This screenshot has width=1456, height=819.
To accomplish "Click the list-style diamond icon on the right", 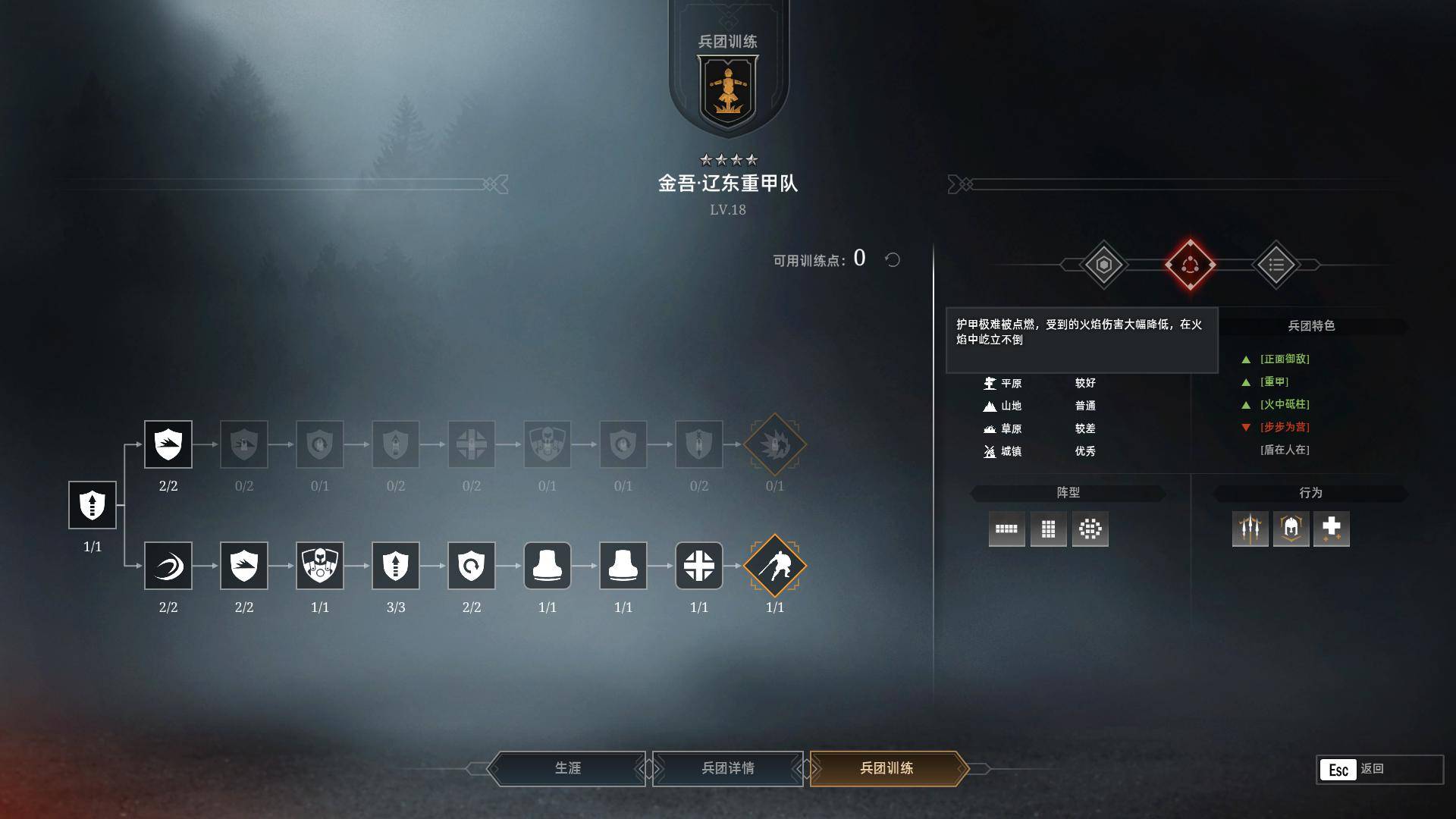I will point(1276,265).
